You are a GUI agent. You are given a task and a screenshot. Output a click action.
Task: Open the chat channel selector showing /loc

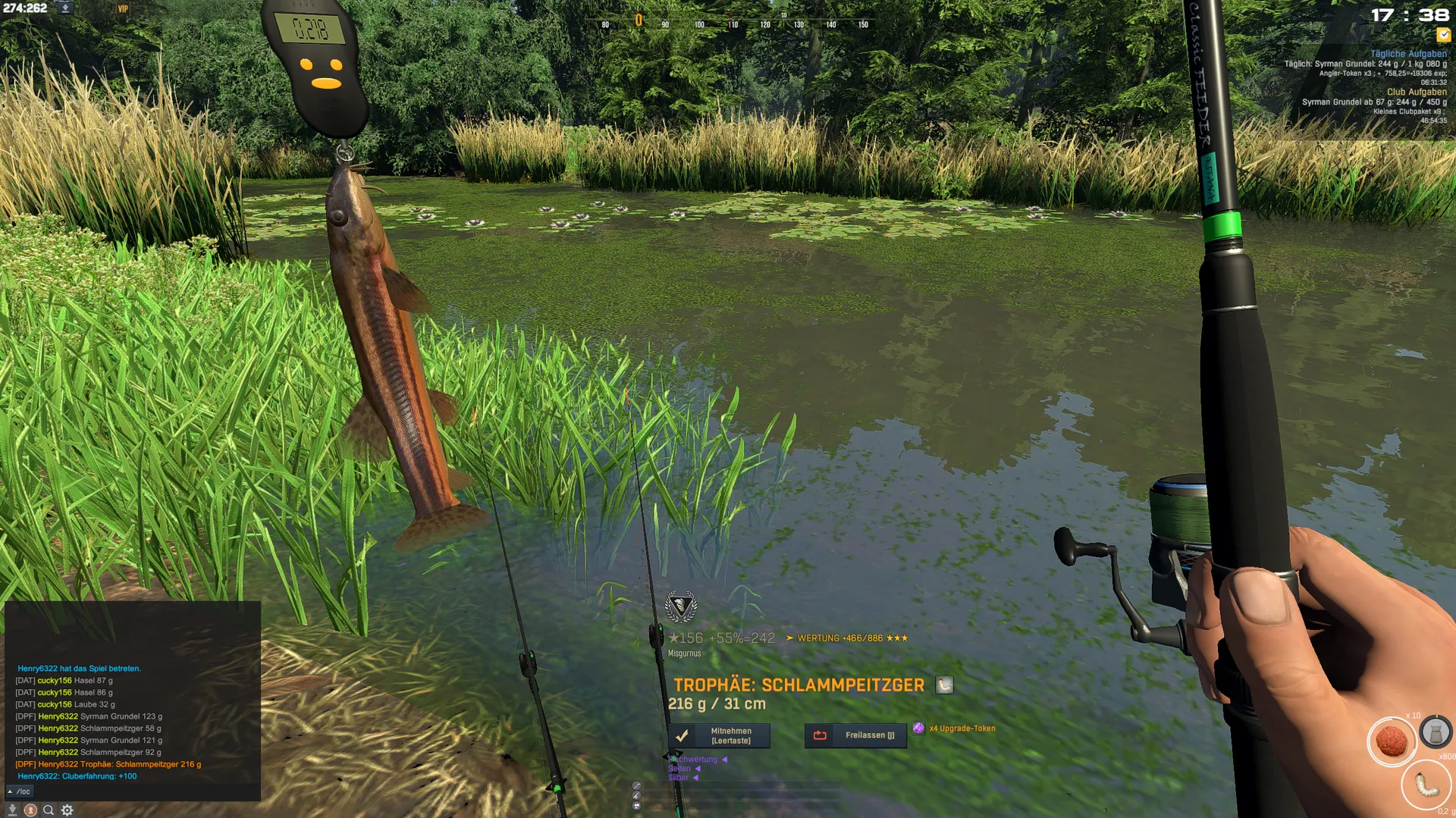pos(19,791)
